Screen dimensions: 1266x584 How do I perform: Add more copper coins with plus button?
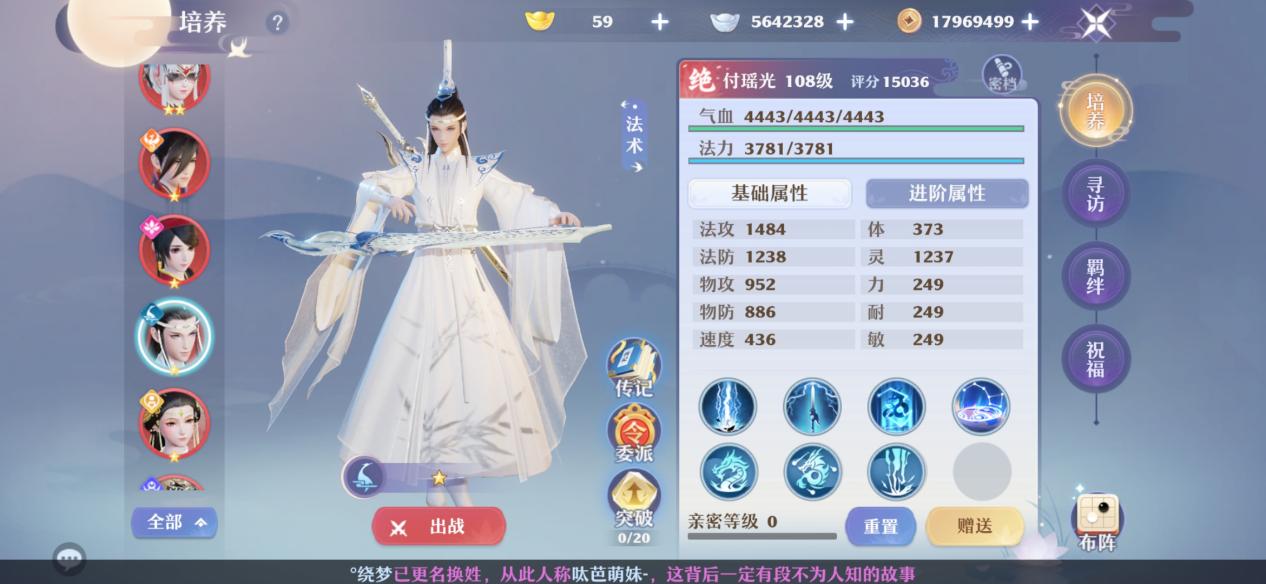(x=1030, y=22)
